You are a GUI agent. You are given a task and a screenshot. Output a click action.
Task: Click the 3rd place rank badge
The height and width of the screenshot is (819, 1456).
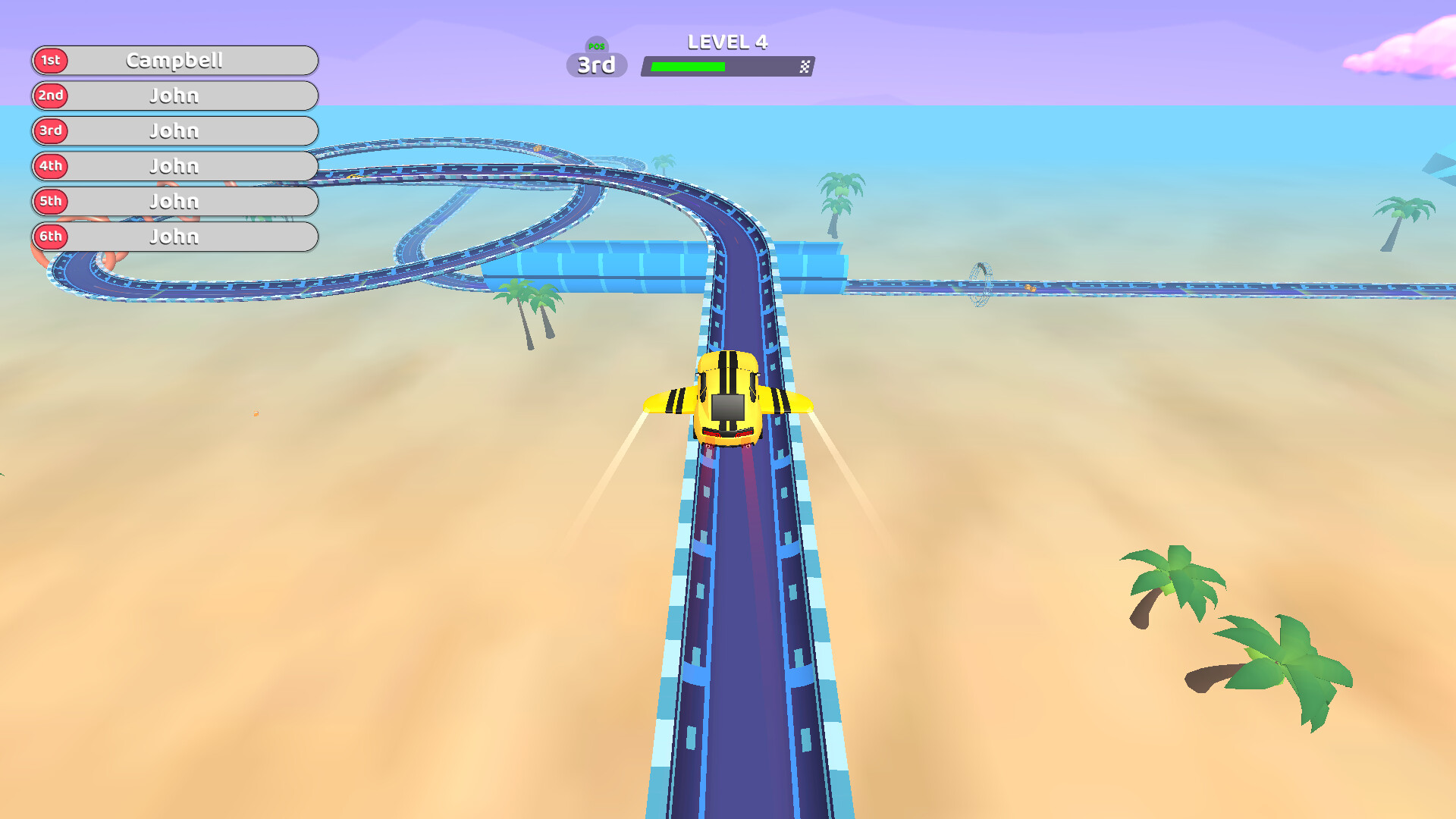pos(50,130)
